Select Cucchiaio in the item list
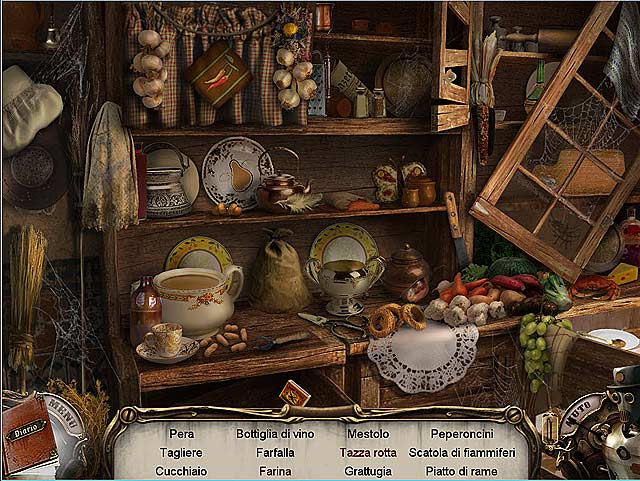Viewport: 640px width, 481px height. coord(181,470)
